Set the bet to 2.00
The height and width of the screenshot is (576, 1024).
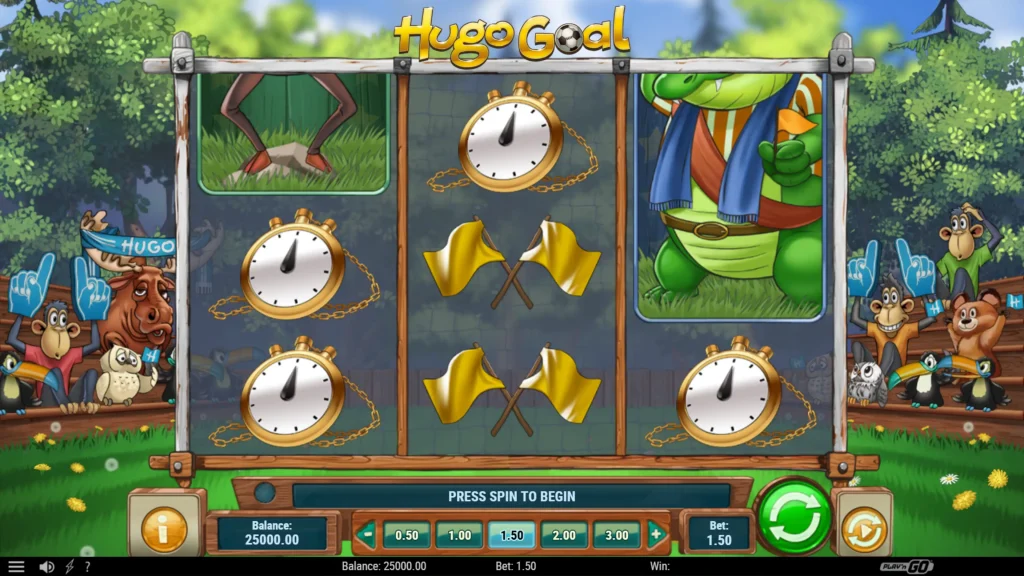click(x=564, y=535)
